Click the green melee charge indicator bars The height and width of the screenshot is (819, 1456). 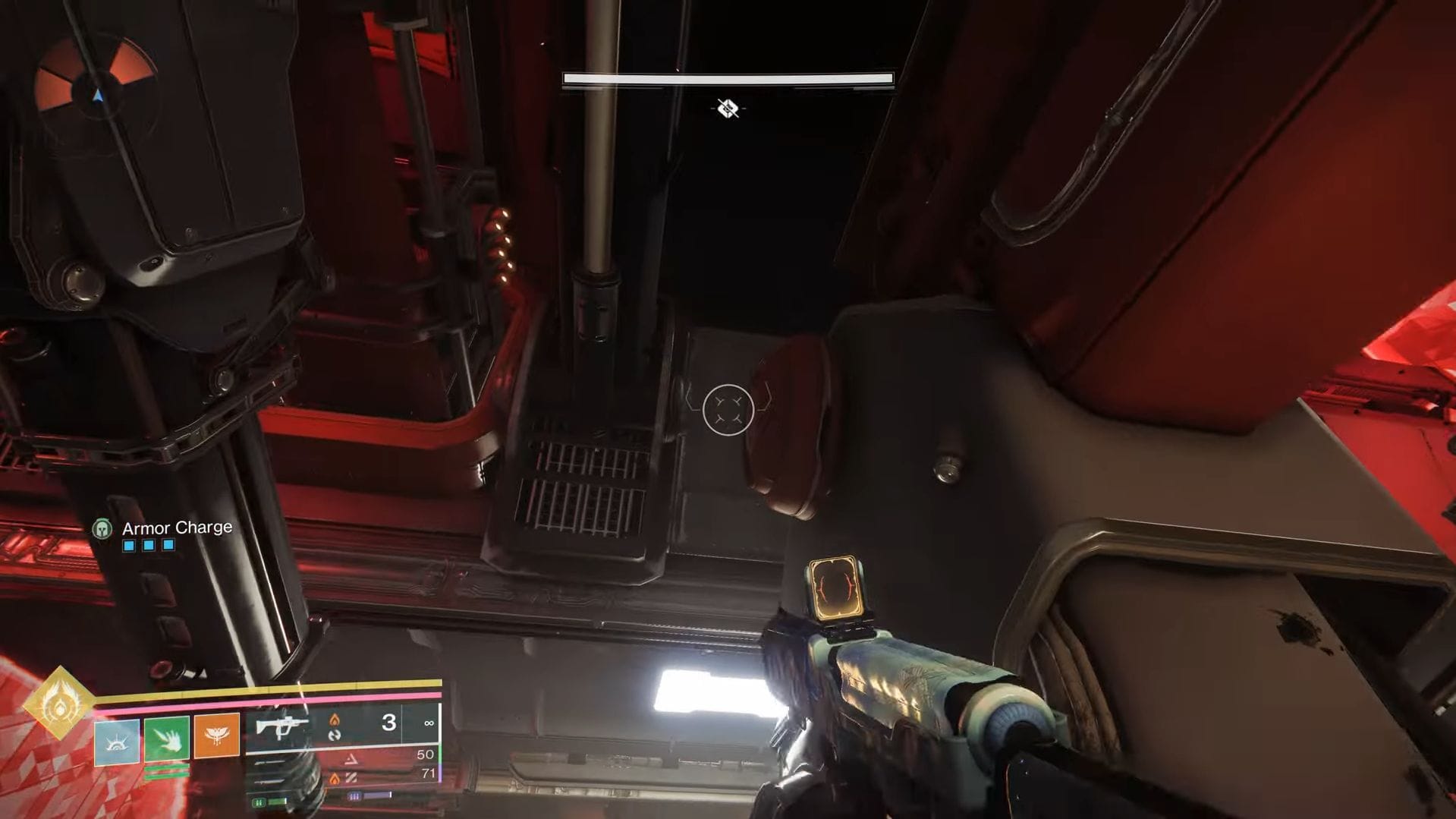click(166, 771)
